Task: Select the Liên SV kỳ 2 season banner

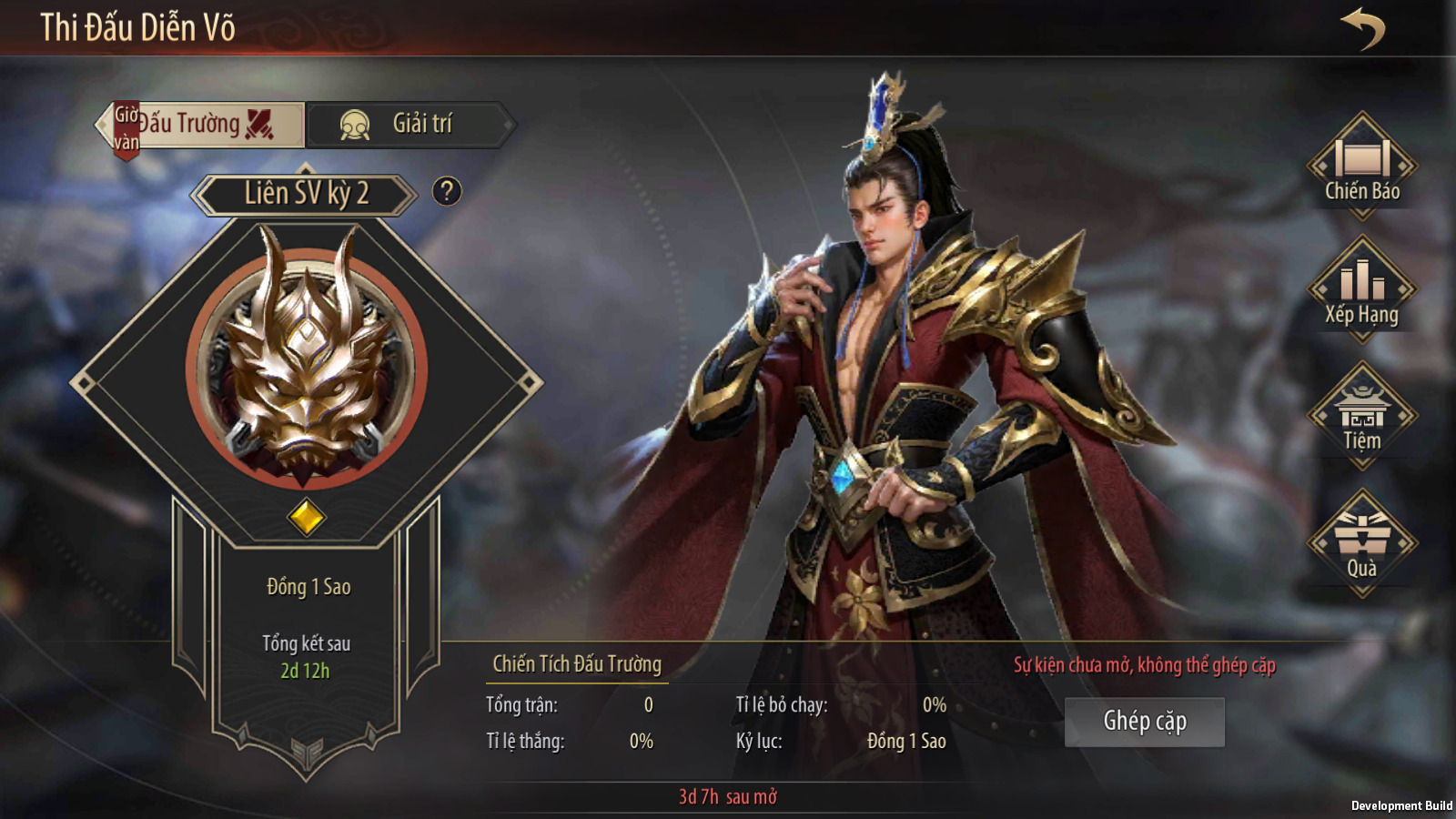Action: pyautogui.click(x=305, y=194)
